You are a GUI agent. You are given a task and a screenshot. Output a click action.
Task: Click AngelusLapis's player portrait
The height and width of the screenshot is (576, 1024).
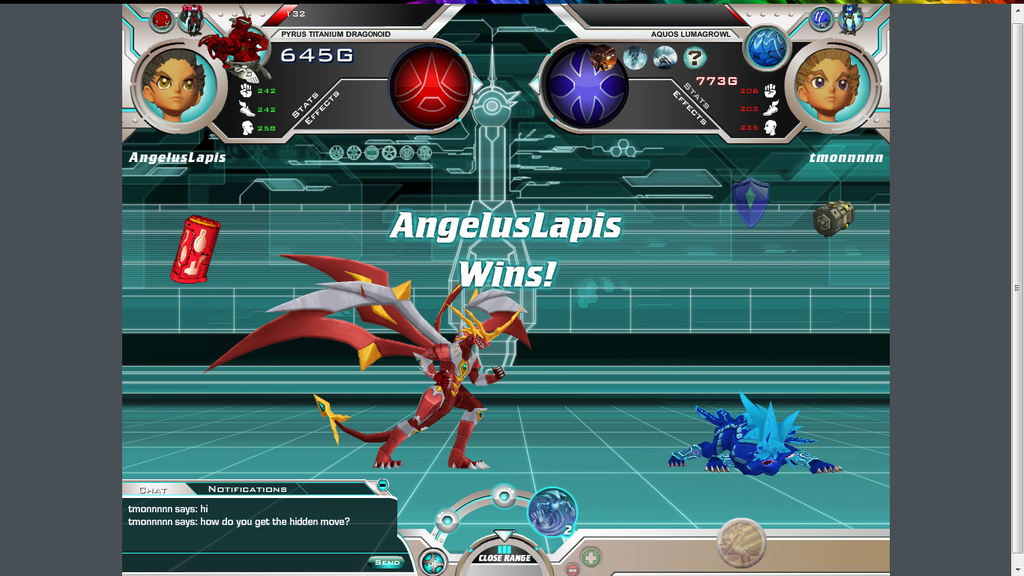tap(176, 85)
